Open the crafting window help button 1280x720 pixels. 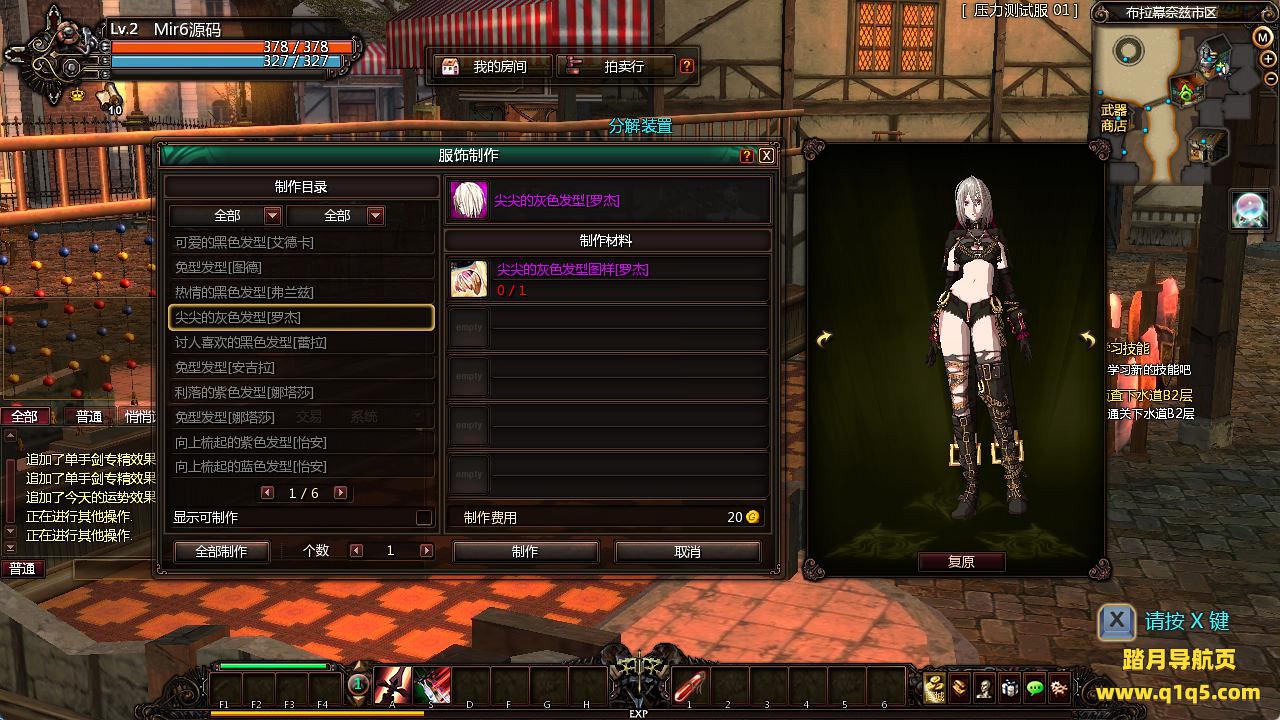pyautogui.click(x=747, y=156)
